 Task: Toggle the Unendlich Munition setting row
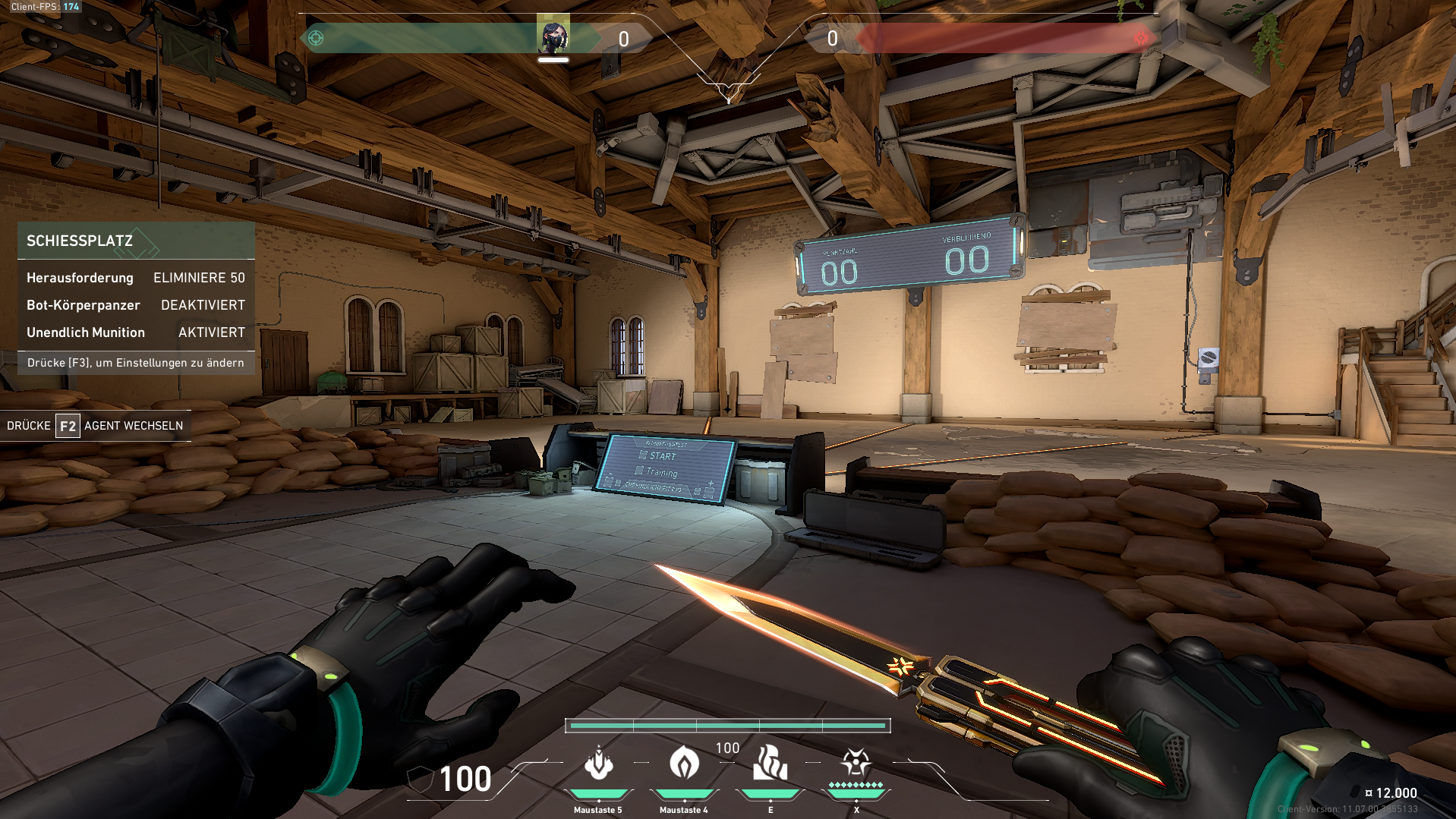click(136, 332)
